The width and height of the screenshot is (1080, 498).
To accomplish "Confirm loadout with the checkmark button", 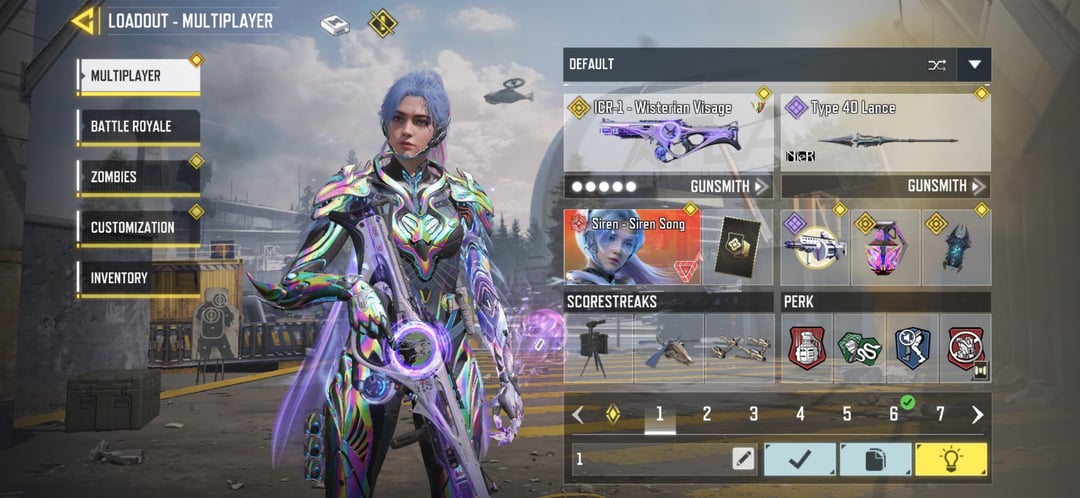I will (x=799, y=459).
